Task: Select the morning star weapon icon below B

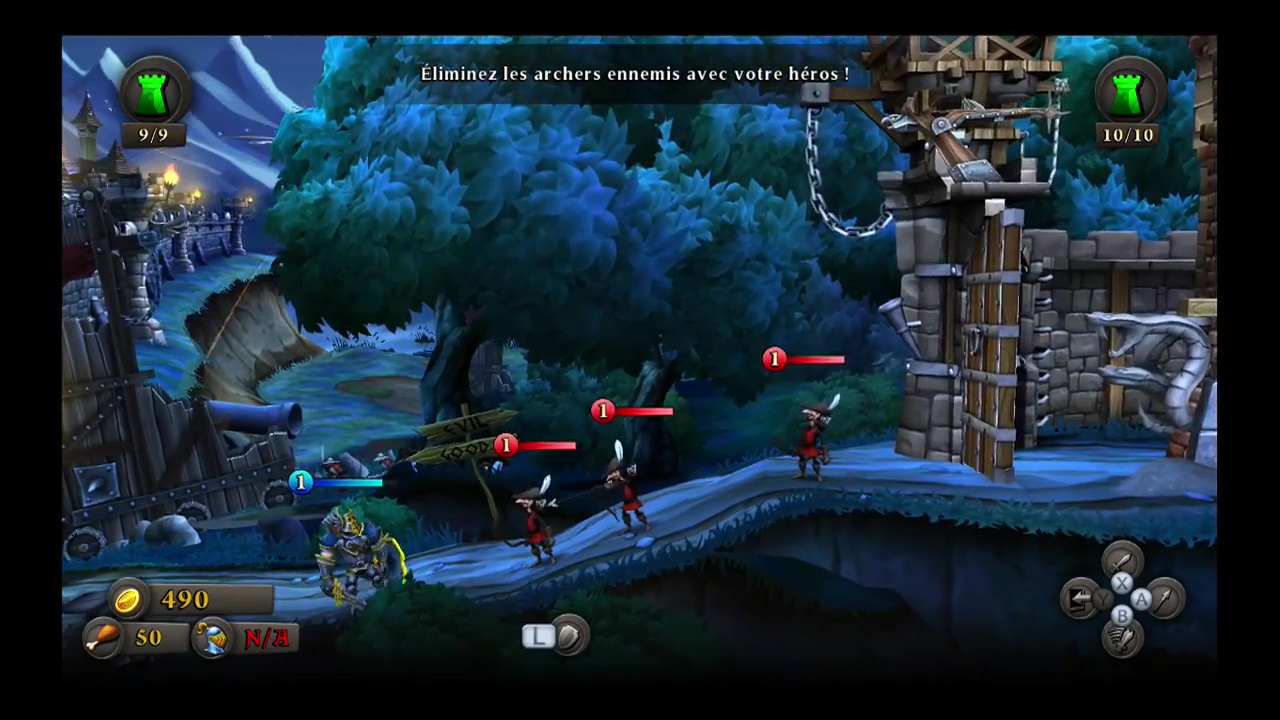Action: pos(1121,638)
